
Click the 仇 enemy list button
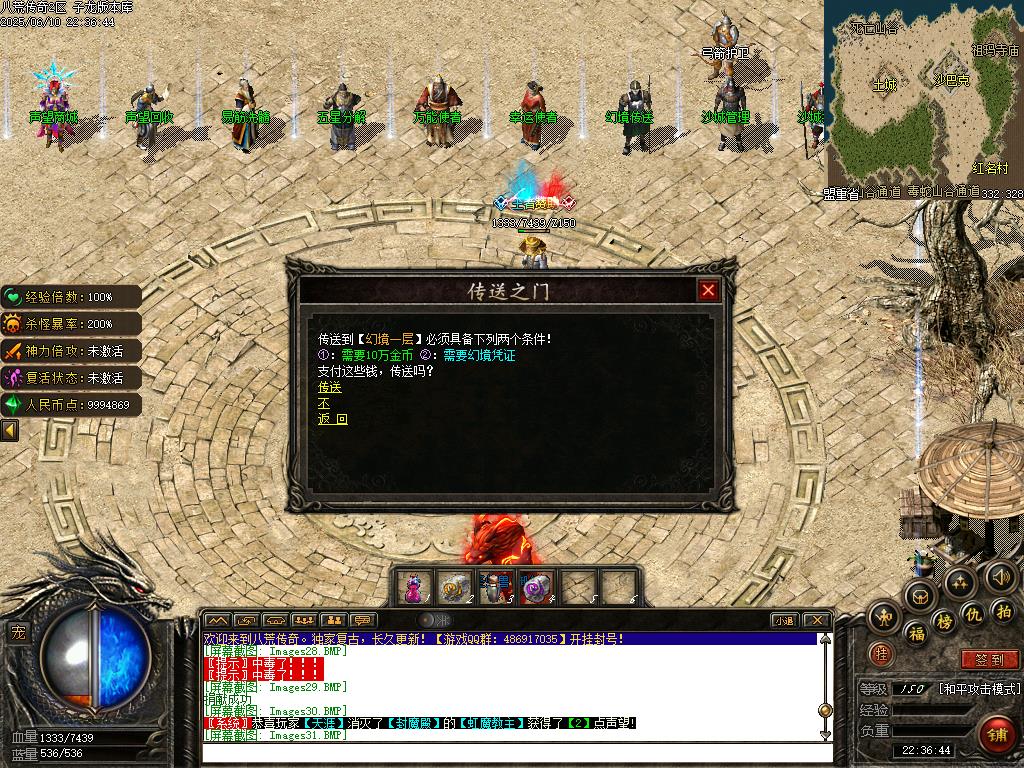(x=973, y=613)
